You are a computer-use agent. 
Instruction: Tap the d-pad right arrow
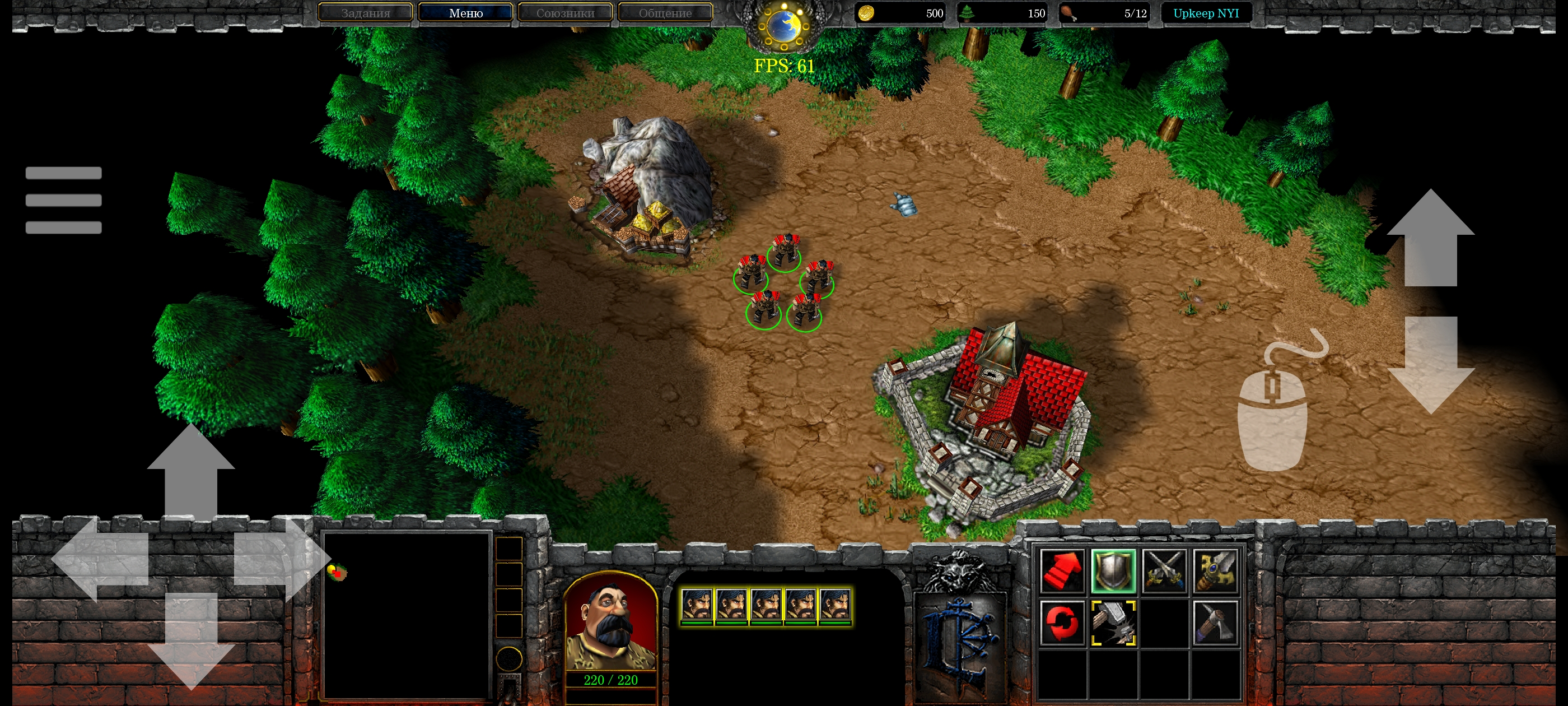click(281, 559)
